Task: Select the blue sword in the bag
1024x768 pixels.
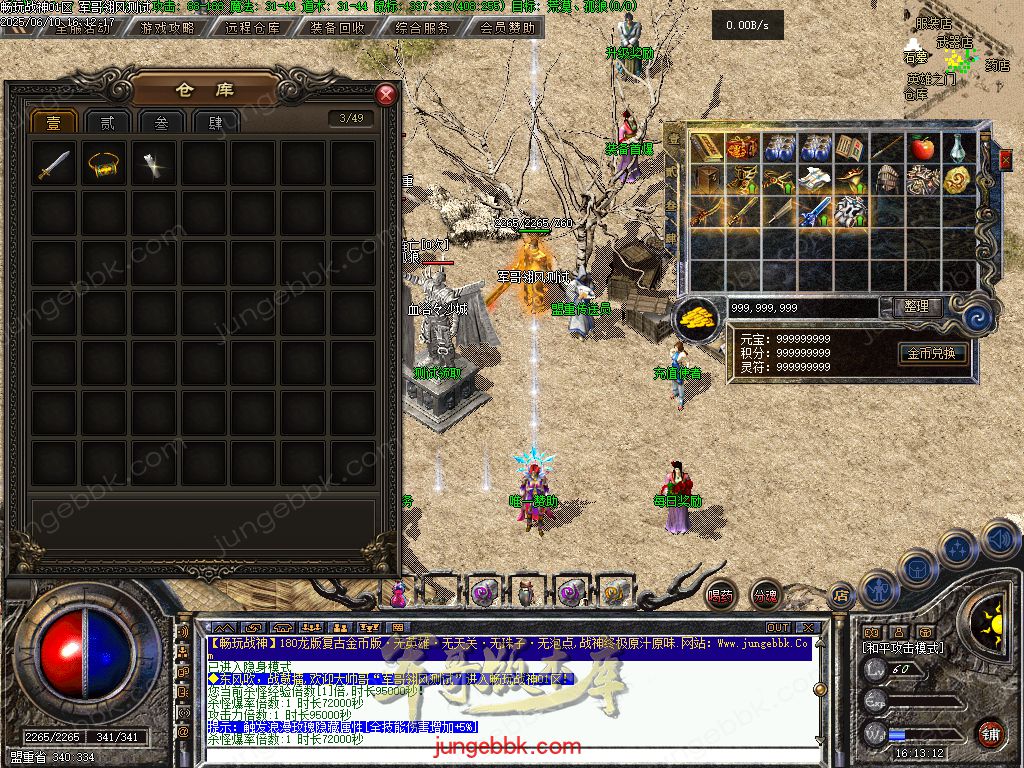Action: (817, 211)
